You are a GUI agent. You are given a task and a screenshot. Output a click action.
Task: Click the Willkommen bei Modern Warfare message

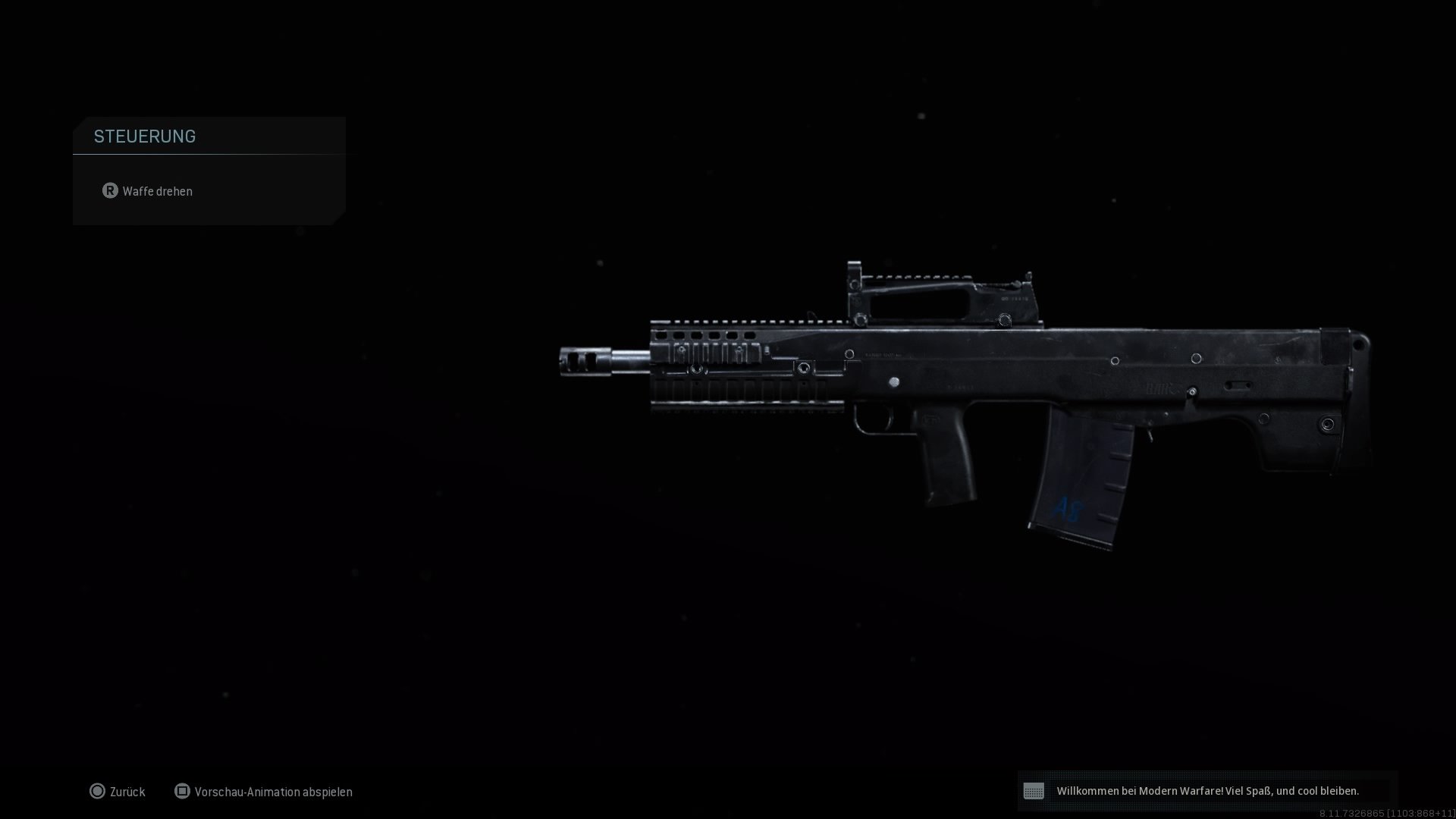(x=1208, y=789)
